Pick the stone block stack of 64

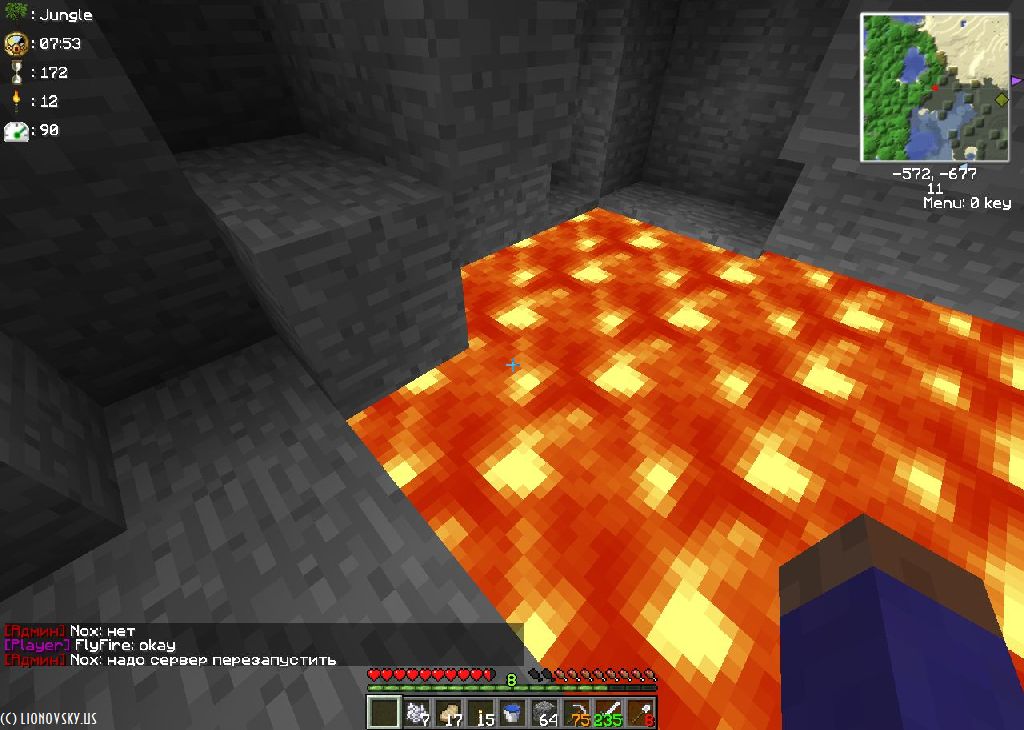point(545,714)
